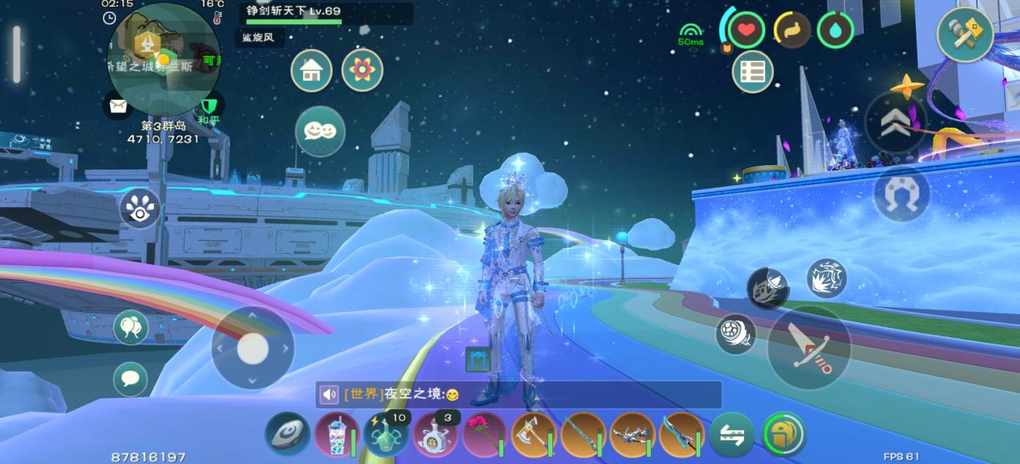Open the flower icon menu
This screenshot has width=1020, height=464.
[x=362, y=71]
